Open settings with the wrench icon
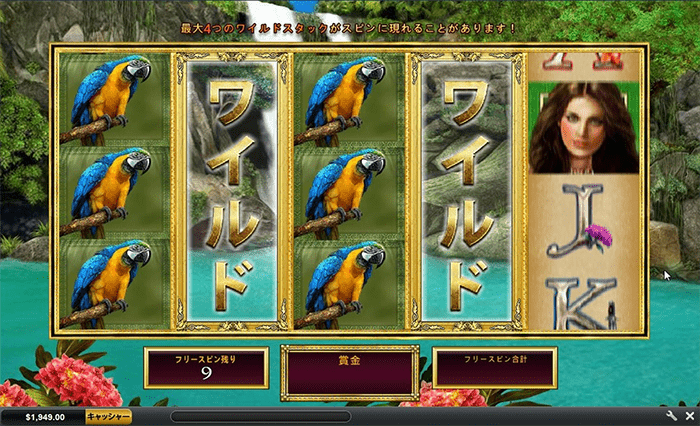The image size is (700, 426). (x=672, y=415)
